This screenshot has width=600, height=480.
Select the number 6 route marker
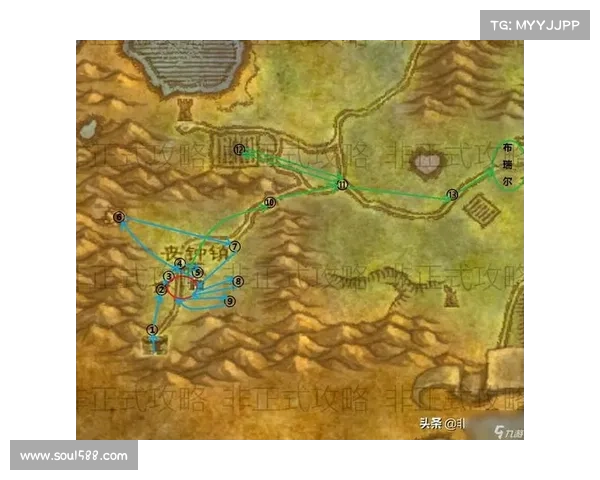tap(119, 217)
